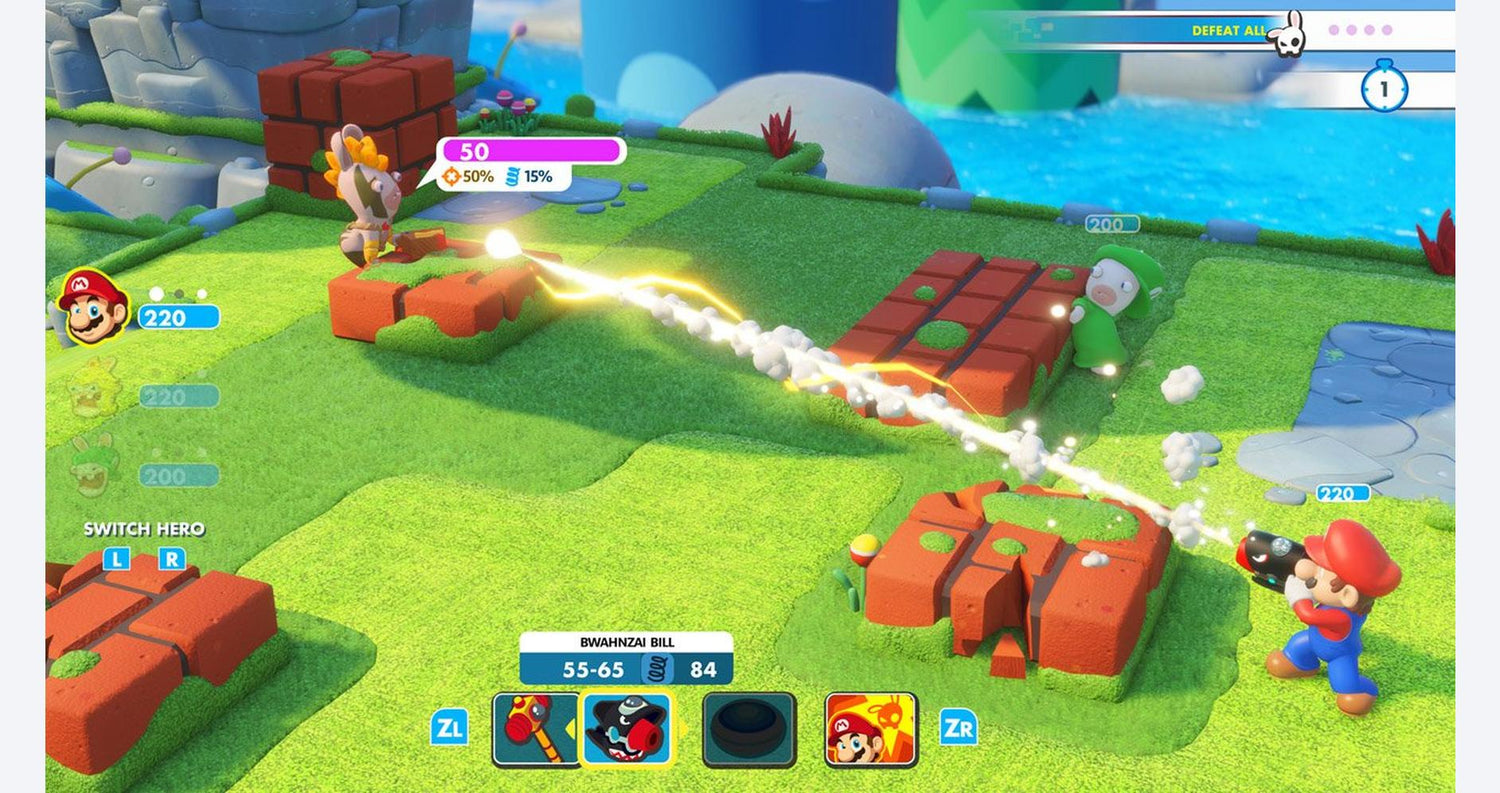Switch to the faded Rabbid Luigi portrait
Viewport: 1500px width, 793px height.
coord(93,468)
